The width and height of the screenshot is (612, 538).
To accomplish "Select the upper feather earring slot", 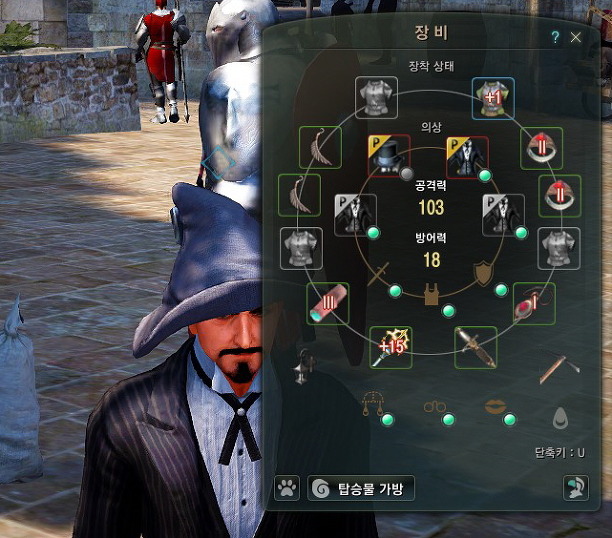I will 320,147.
